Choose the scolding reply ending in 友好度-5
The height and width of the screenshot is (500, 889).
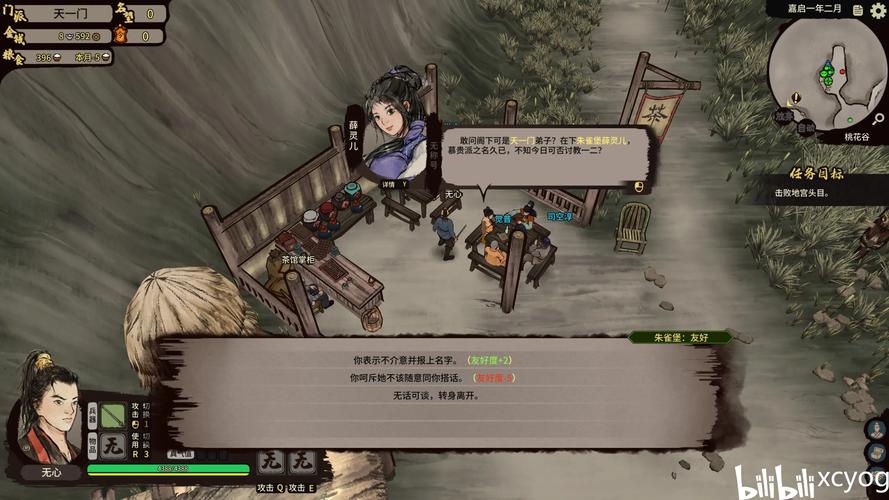432,378
